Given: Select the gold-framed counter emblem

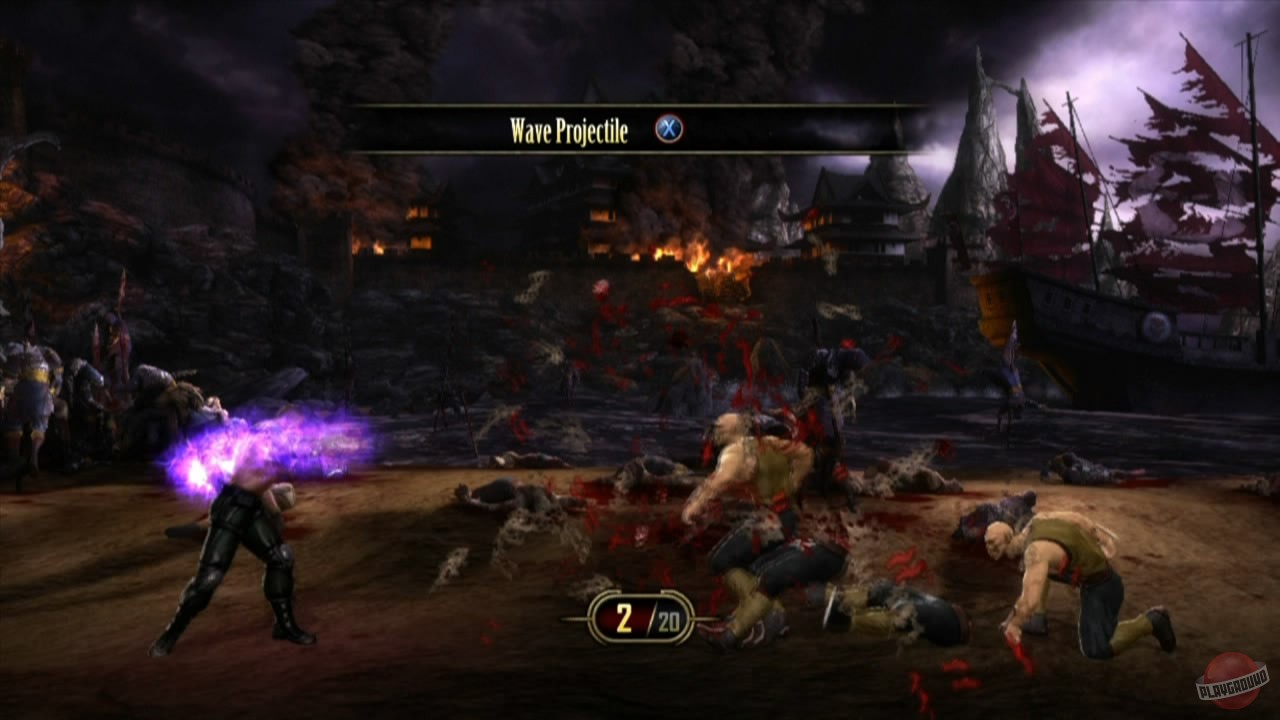Looking at the screenshot, I should (640, 616).
